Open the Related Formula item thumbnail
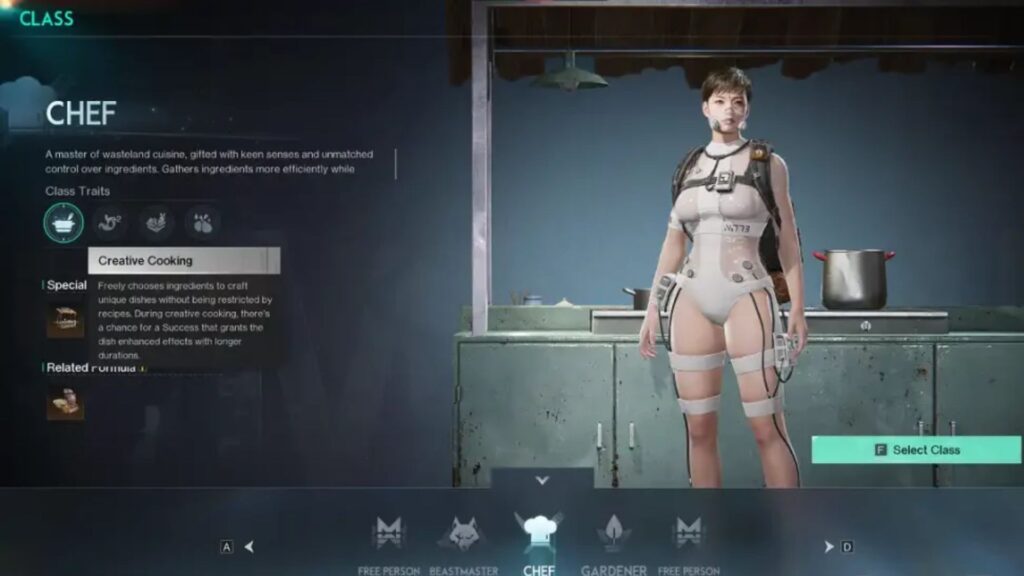Image resolution: width=1024 pixels, height=576 pixels. pos(65,402)
